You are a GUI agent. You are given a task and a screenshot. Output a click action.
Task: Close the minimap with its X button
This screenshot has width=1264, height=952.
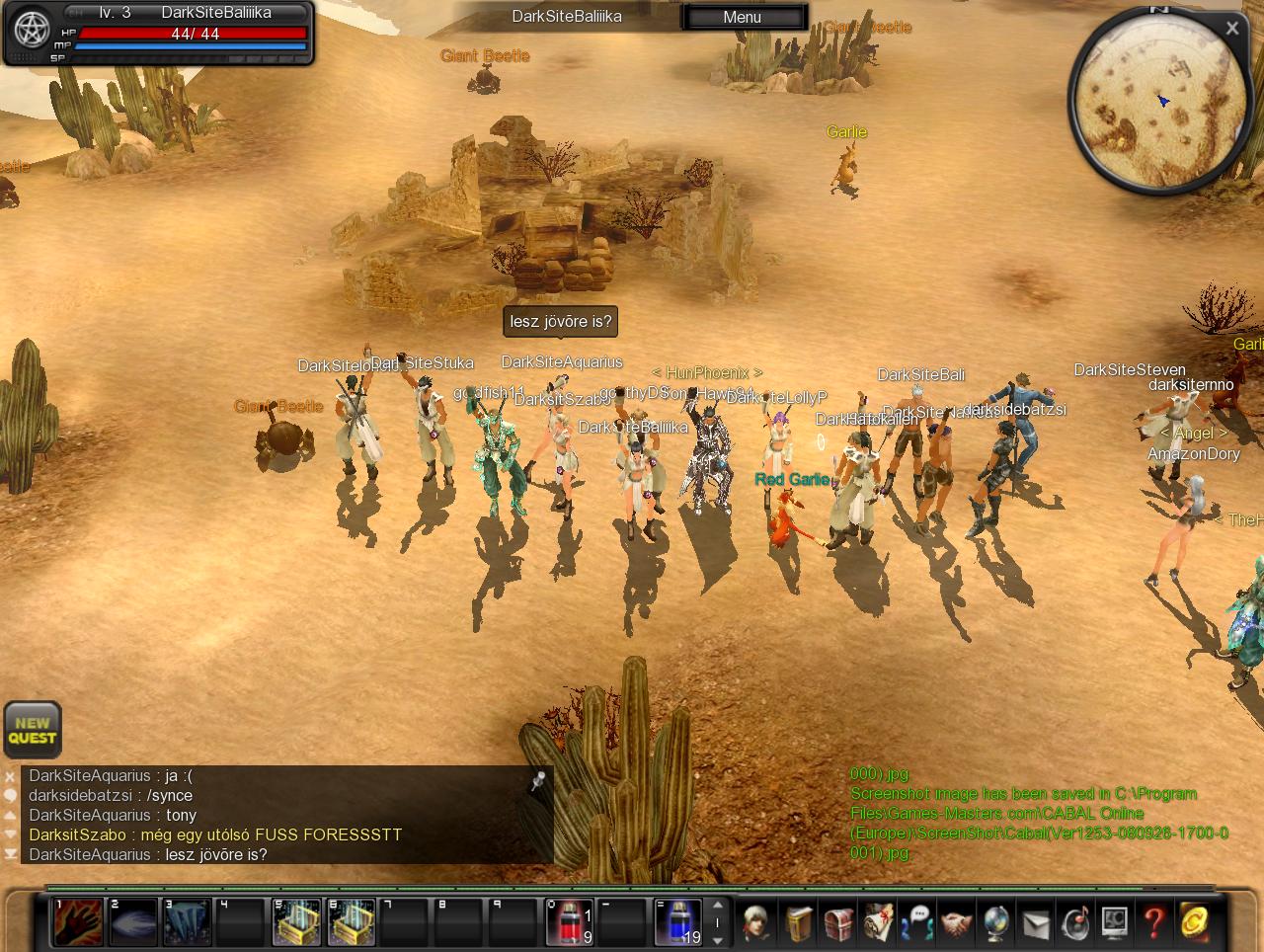(1231, 29)
